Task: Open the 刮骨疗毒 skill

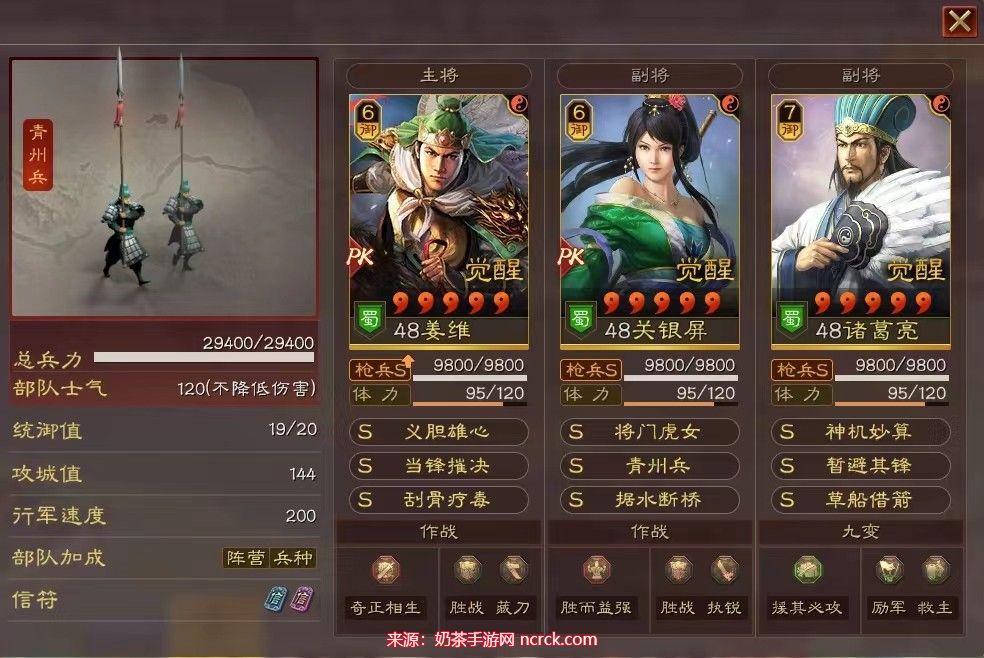Action: pyautogui.click(x=439, y=499)
